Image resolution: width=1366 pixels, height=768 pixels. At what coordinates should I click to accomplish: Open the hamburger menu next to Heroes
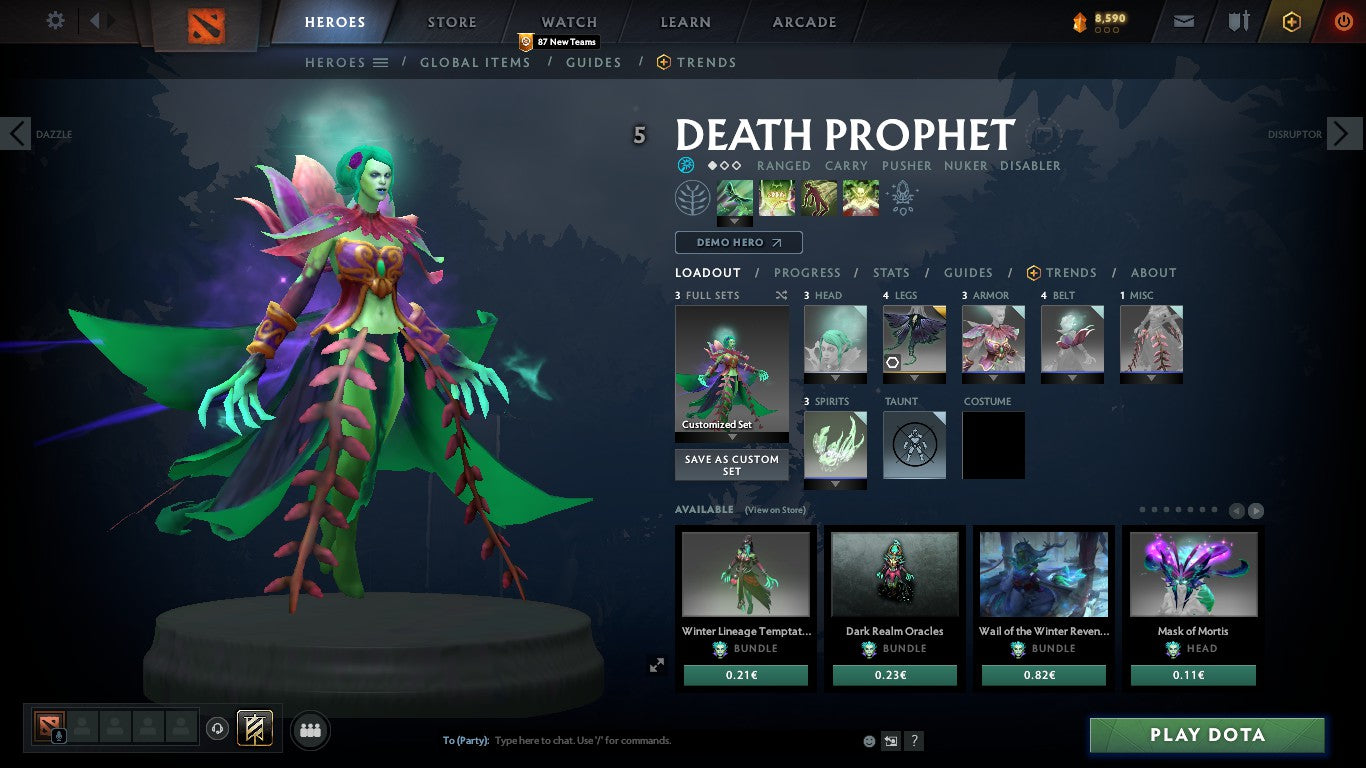382,62
